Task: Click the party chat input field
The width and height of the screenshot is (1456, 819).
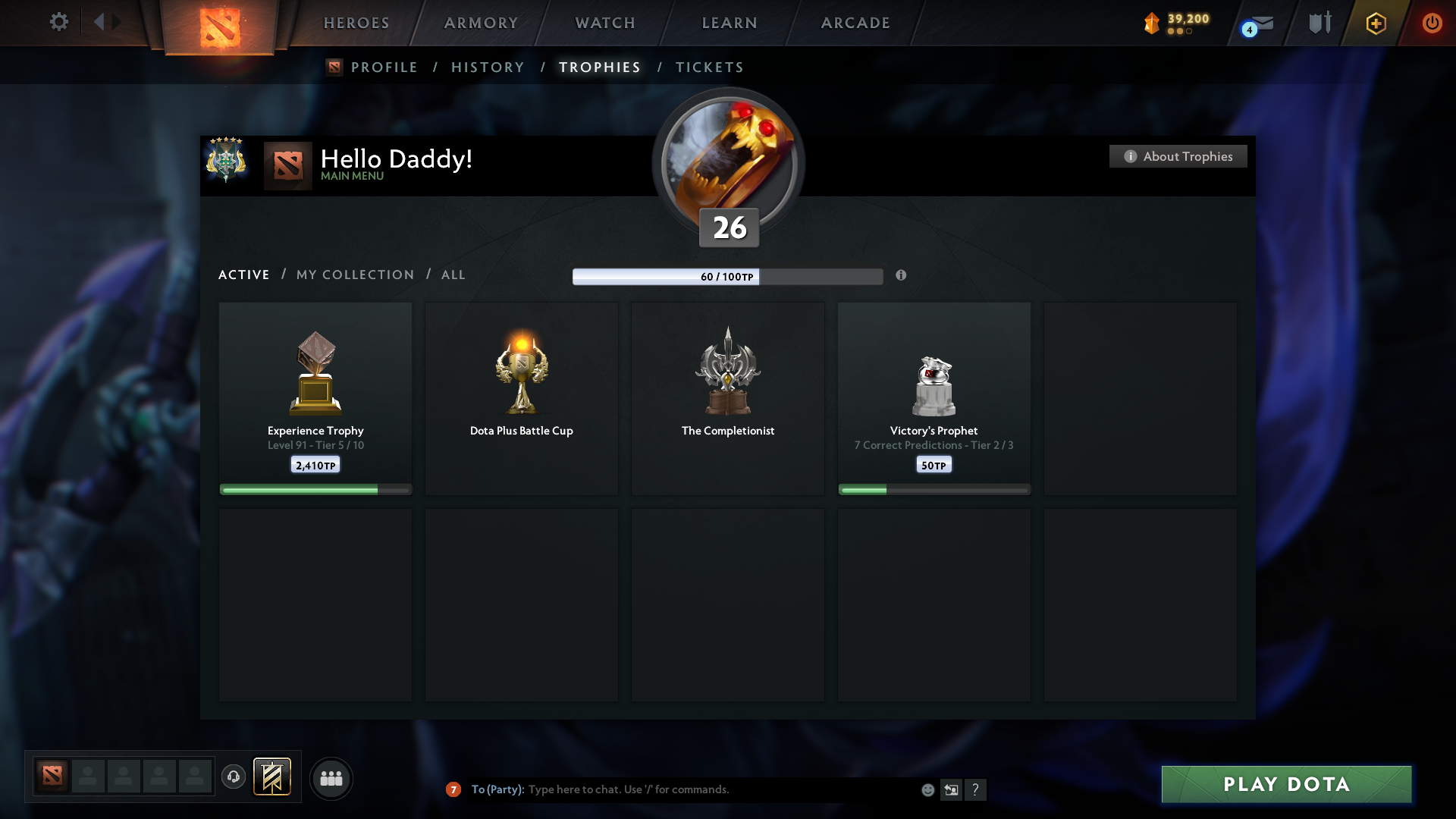Action: [682, 789]
